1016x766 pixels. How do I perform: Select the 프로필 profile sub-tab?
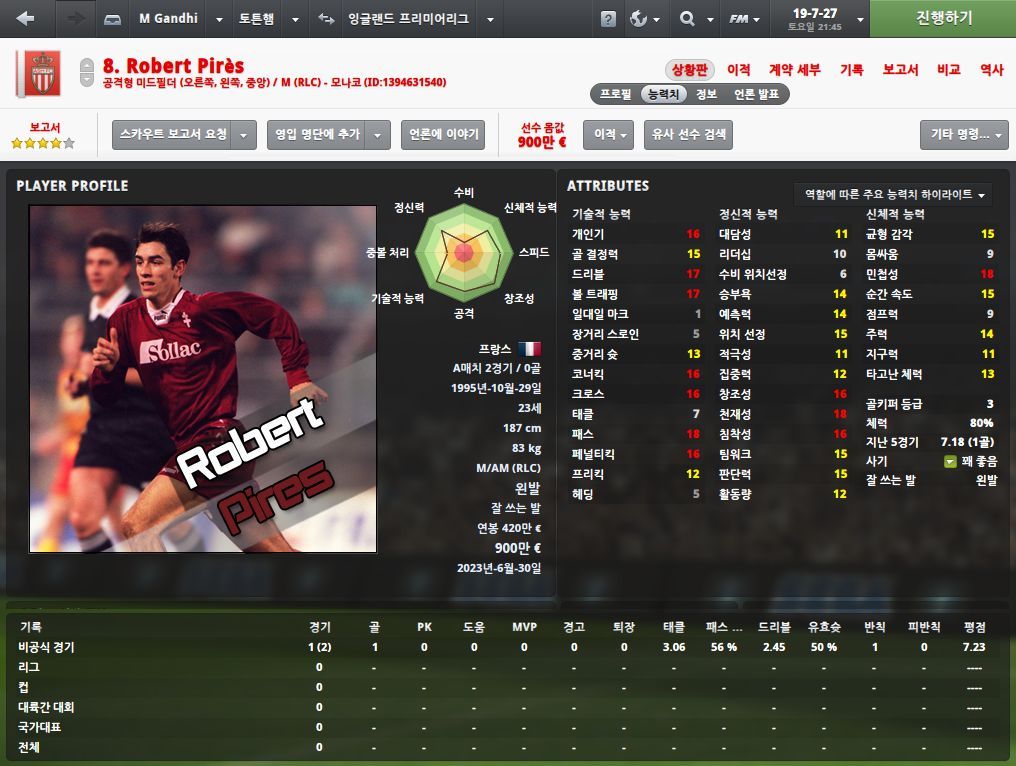[x=615, y=94]
